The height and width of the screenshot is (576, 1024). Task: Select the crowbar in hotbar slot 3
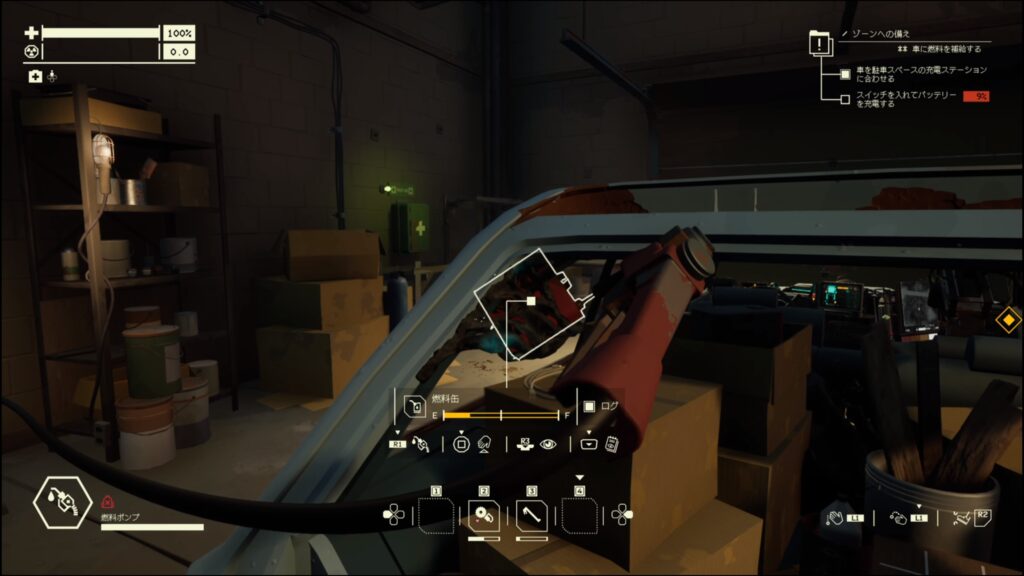tap(532, 515)
